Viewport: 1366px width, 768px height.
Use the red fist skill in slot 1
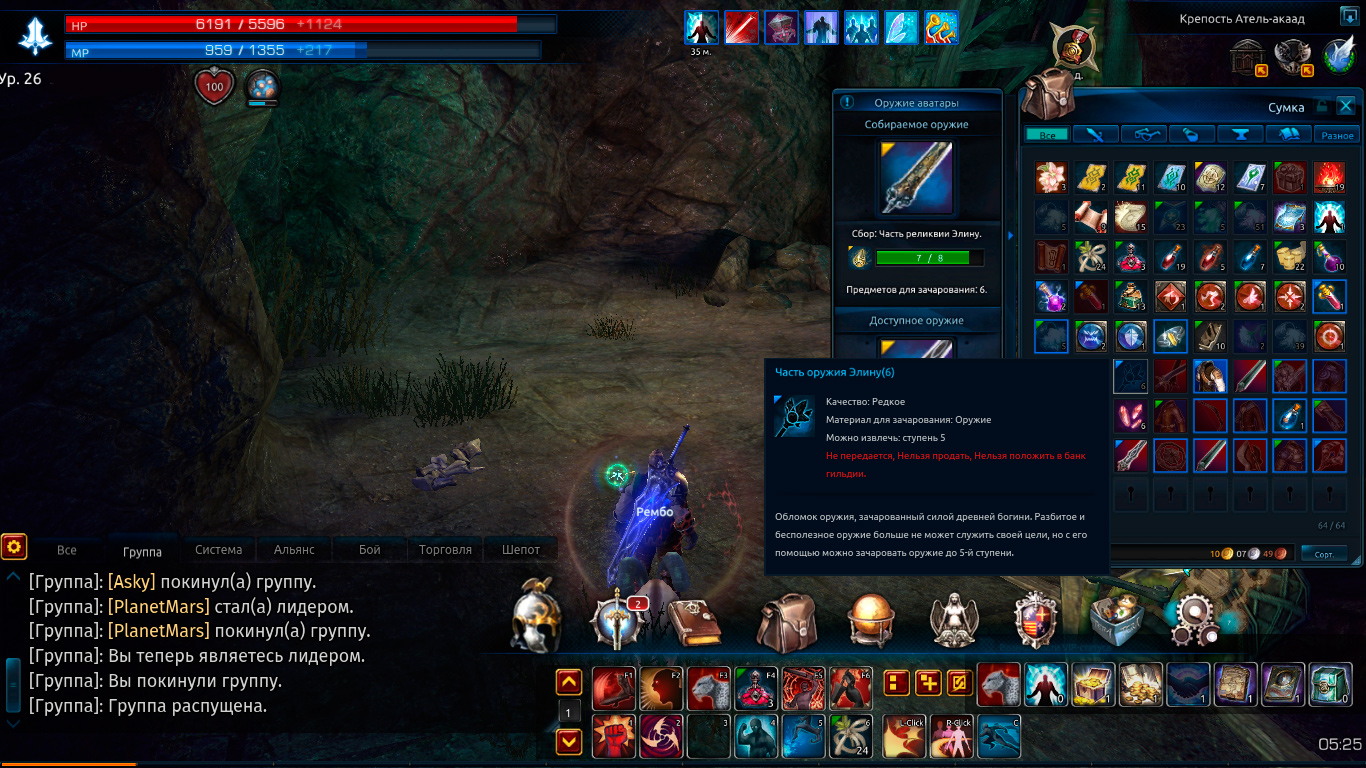[613, 736]
